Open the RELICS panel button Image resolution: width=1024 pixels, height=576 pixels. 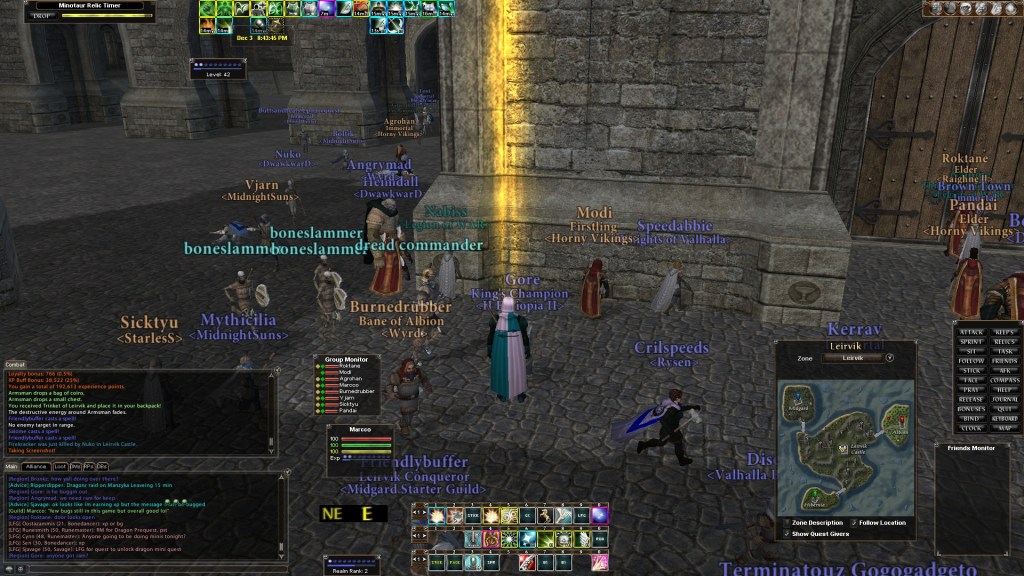1006,341
